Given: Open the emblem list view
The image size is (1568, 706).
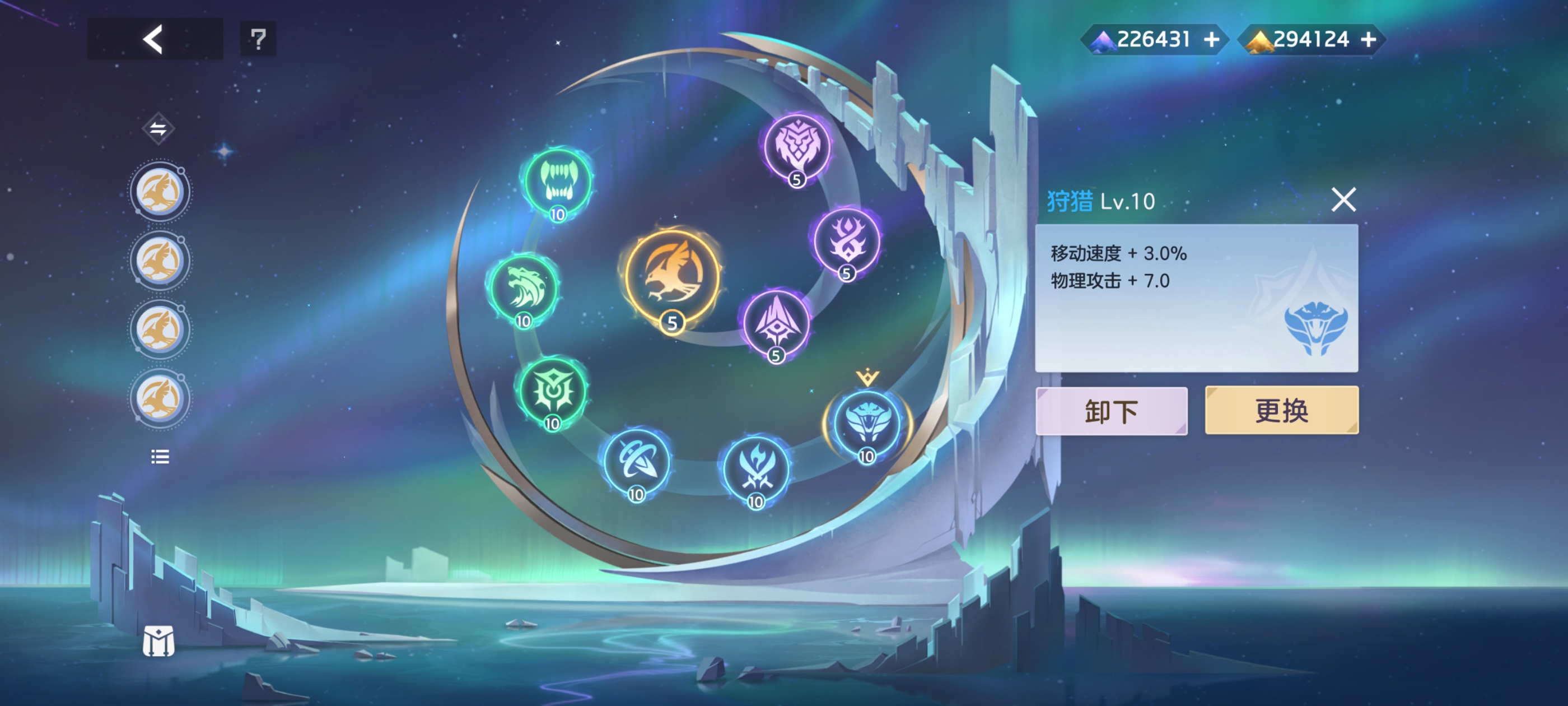Looking at the screenshot, I should (x=159, y=457).
